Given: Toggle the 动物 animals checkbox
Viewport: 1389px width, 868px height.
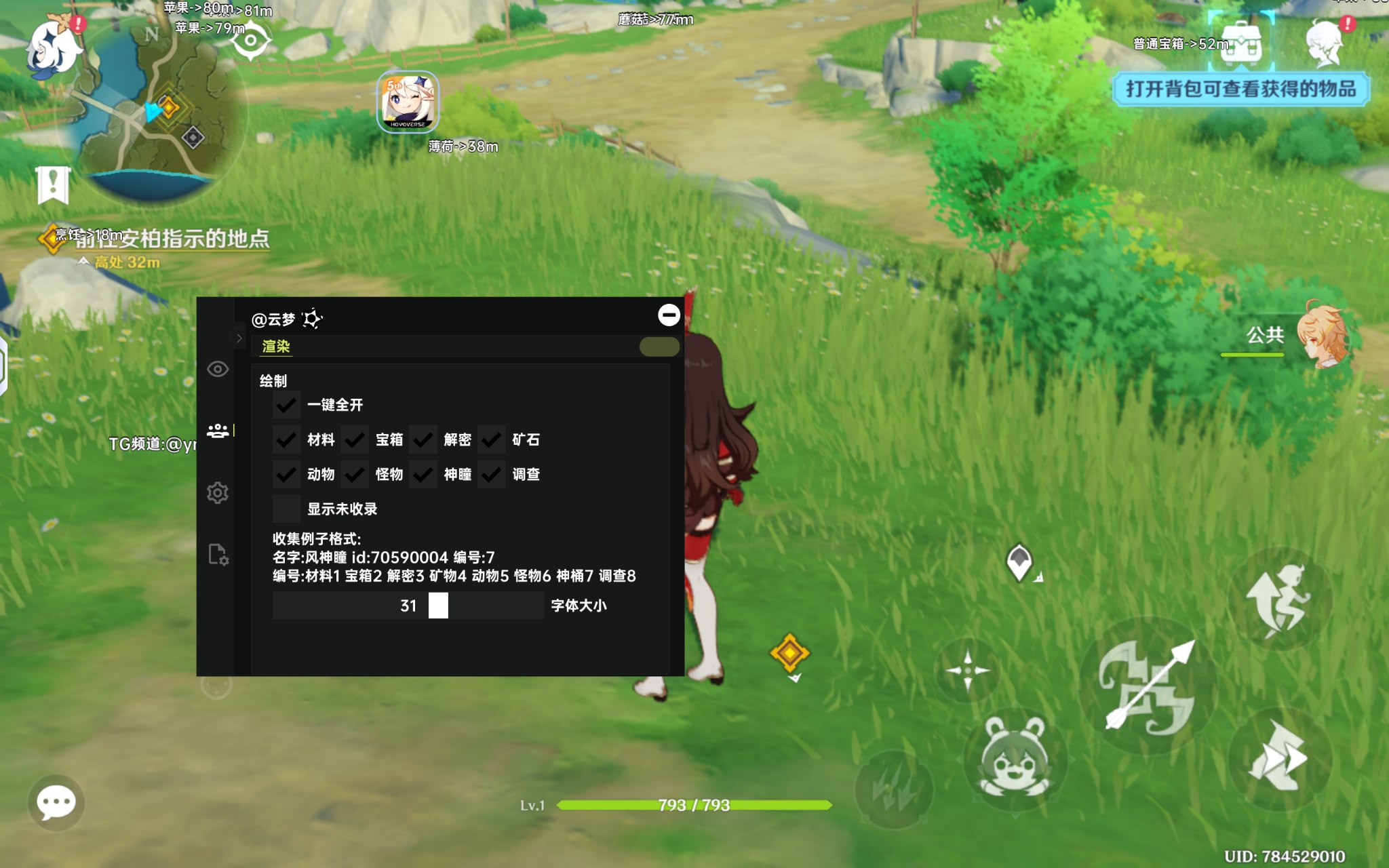Looking at the screenshot, I should [x=286, y=474].
